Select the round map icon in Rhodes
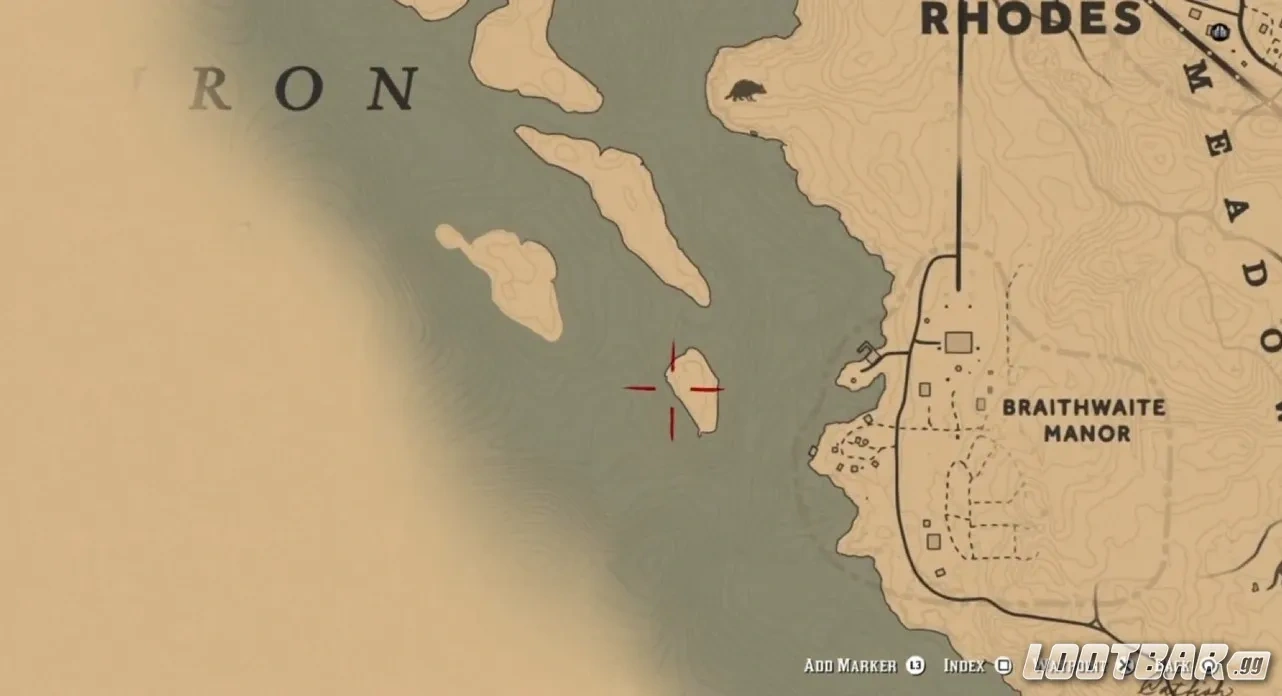 pyautogui.click(x=1217, y=31)
